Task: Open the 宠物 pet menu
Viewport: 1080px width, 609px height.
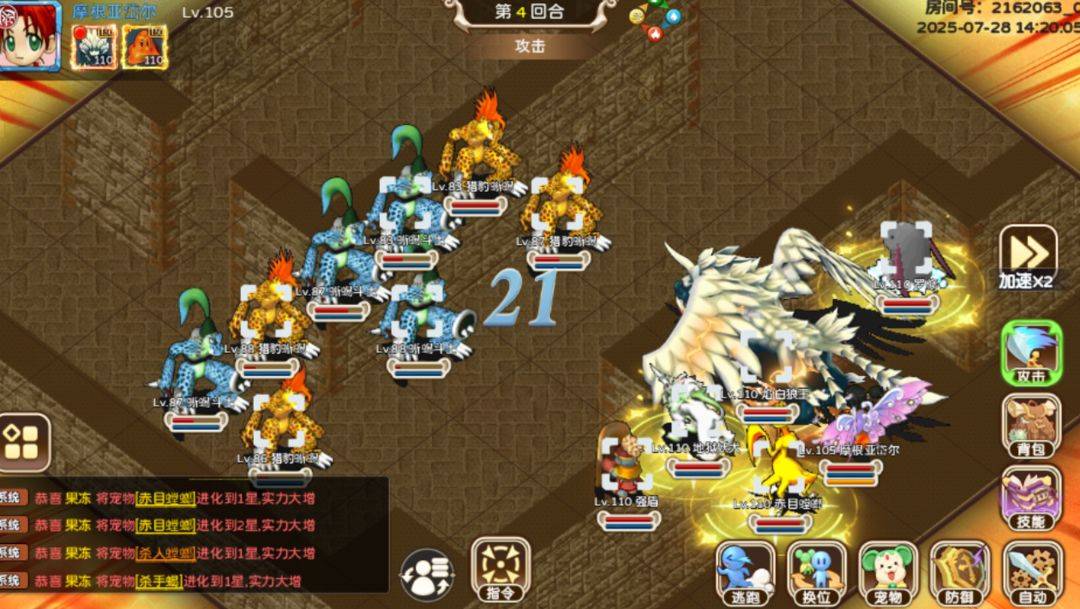Action: [888, 573]
